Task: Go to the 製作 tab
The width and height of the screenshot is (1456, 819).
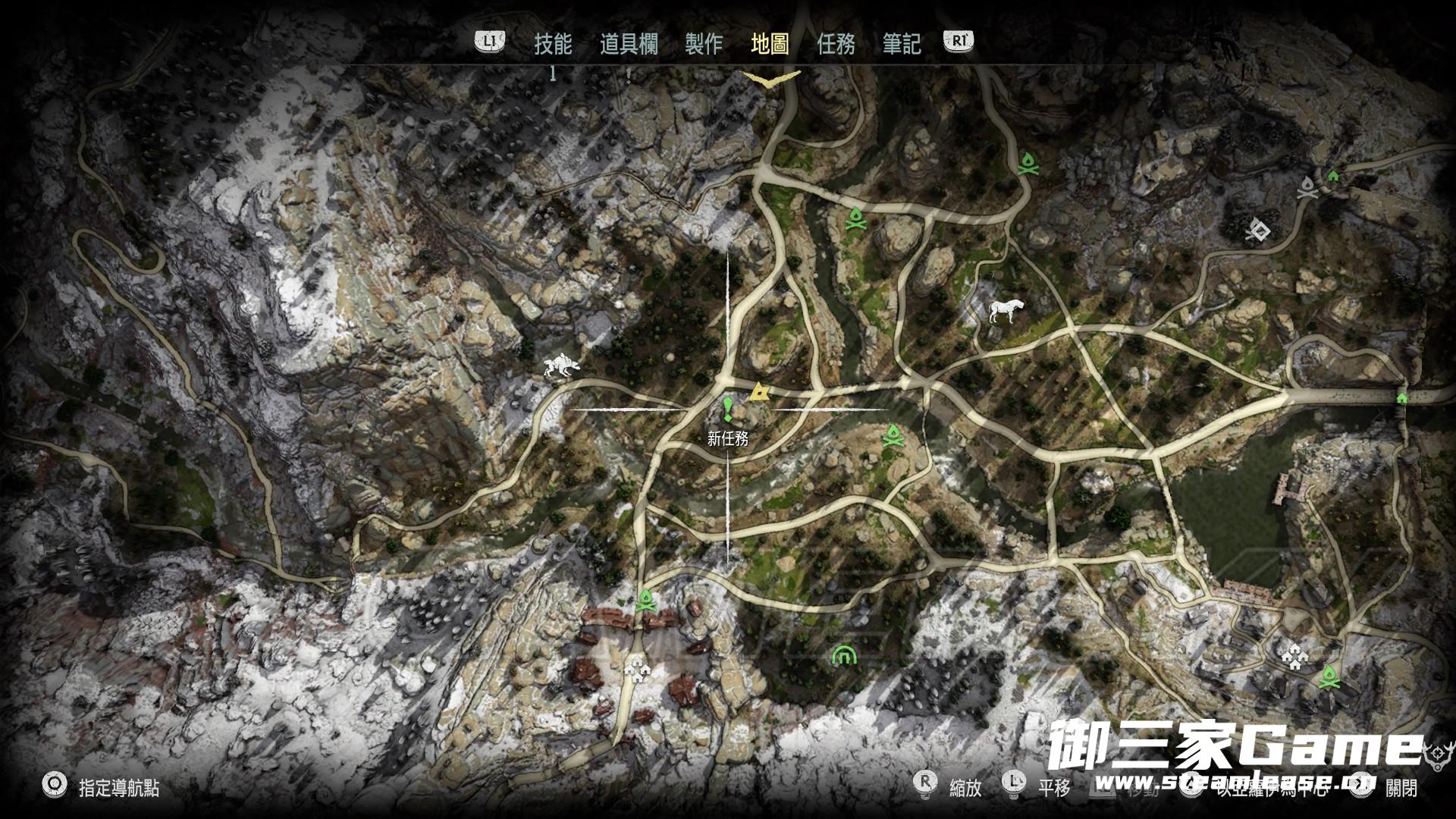Action: pos(704,44)
